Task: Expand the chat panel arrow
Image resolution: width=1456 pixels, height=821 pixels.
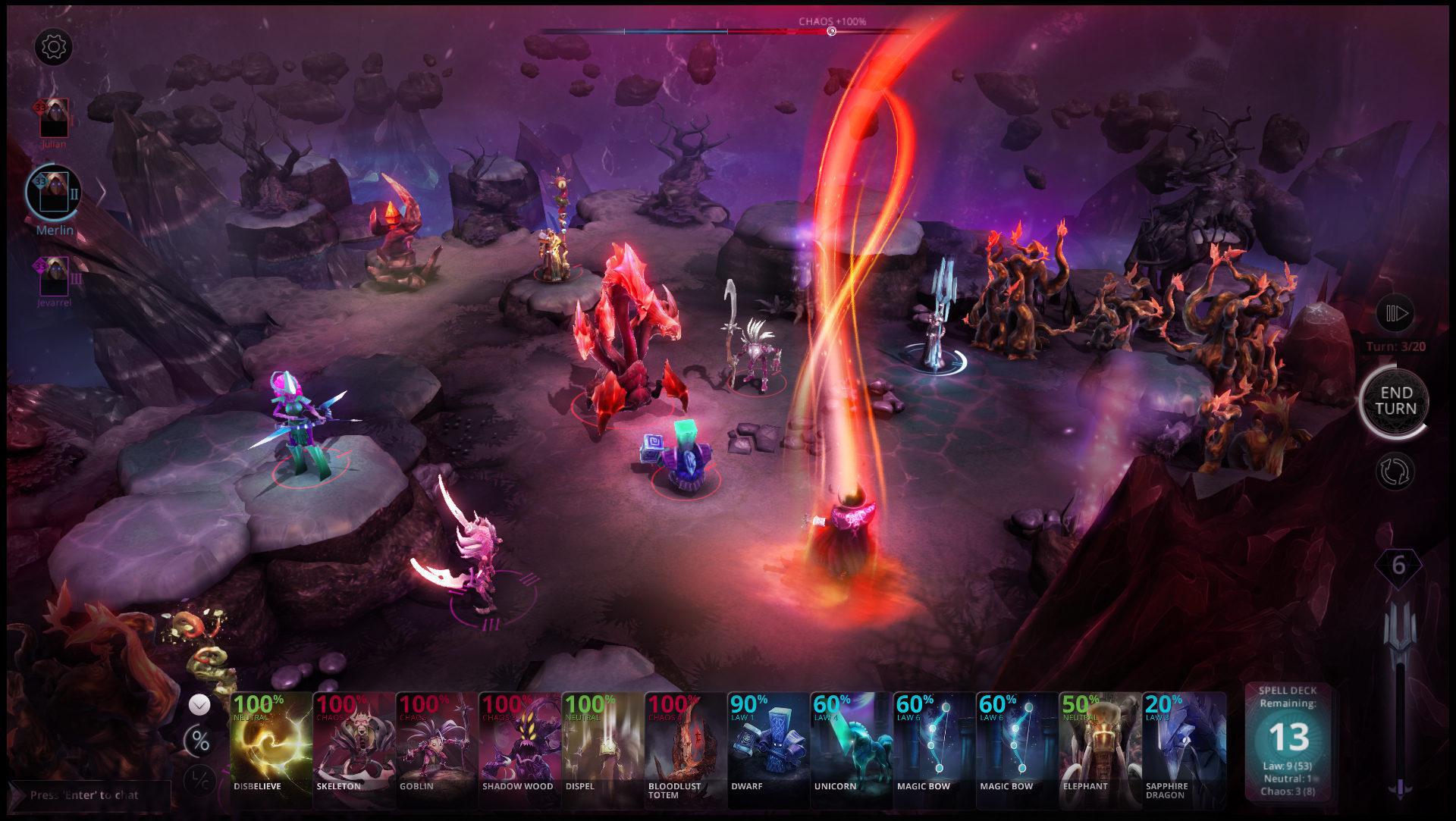Action: [17, 795]
